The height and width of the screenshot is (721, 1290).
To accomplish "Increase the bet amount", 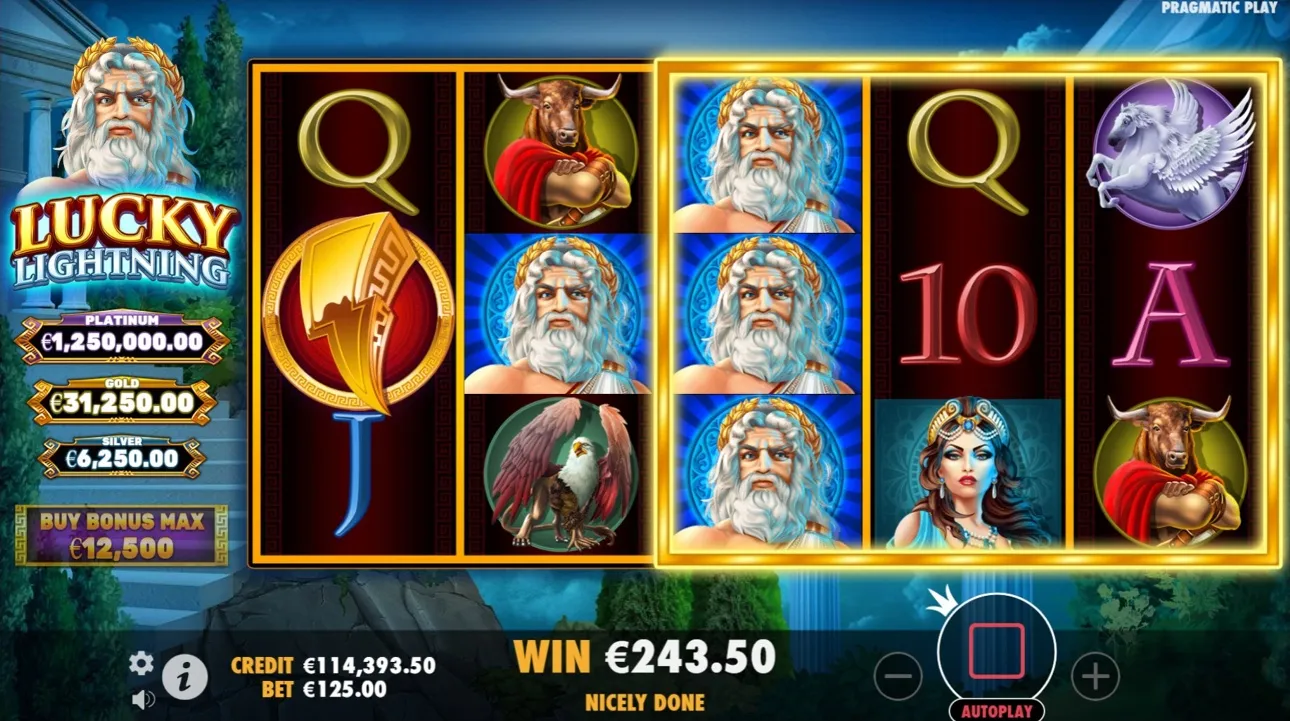I will click(x=1095, y=675).
